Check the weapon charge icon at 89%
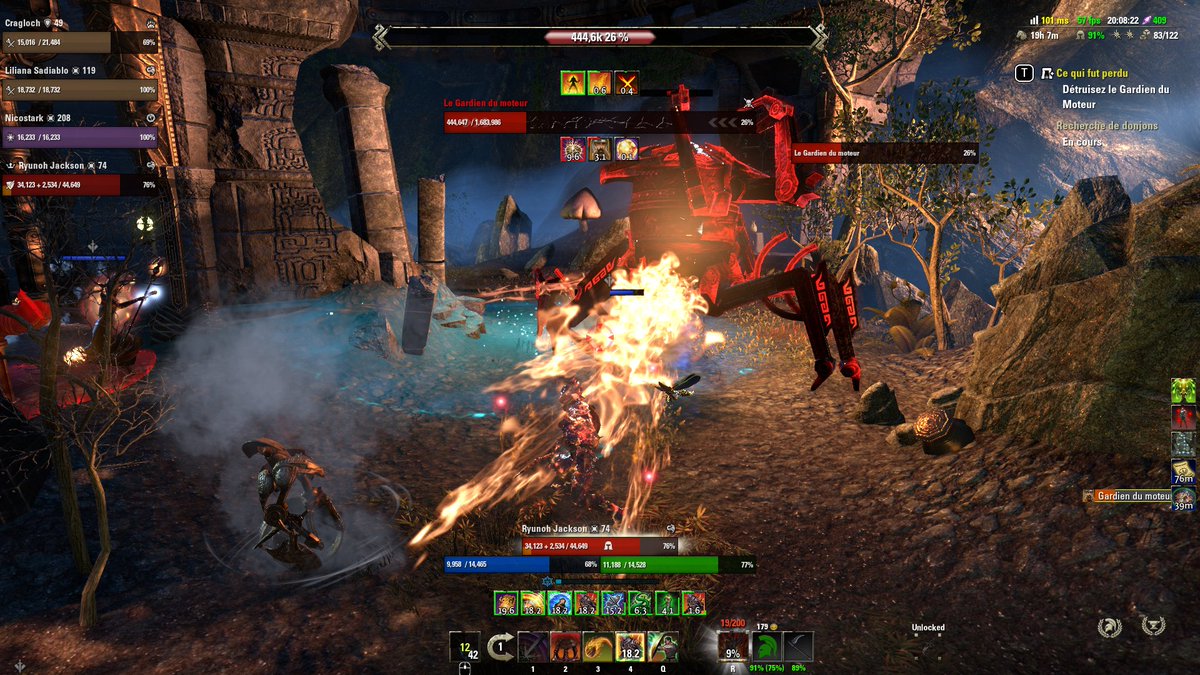Viewport: 1200px width, 675px height. (x=798, y=646)
